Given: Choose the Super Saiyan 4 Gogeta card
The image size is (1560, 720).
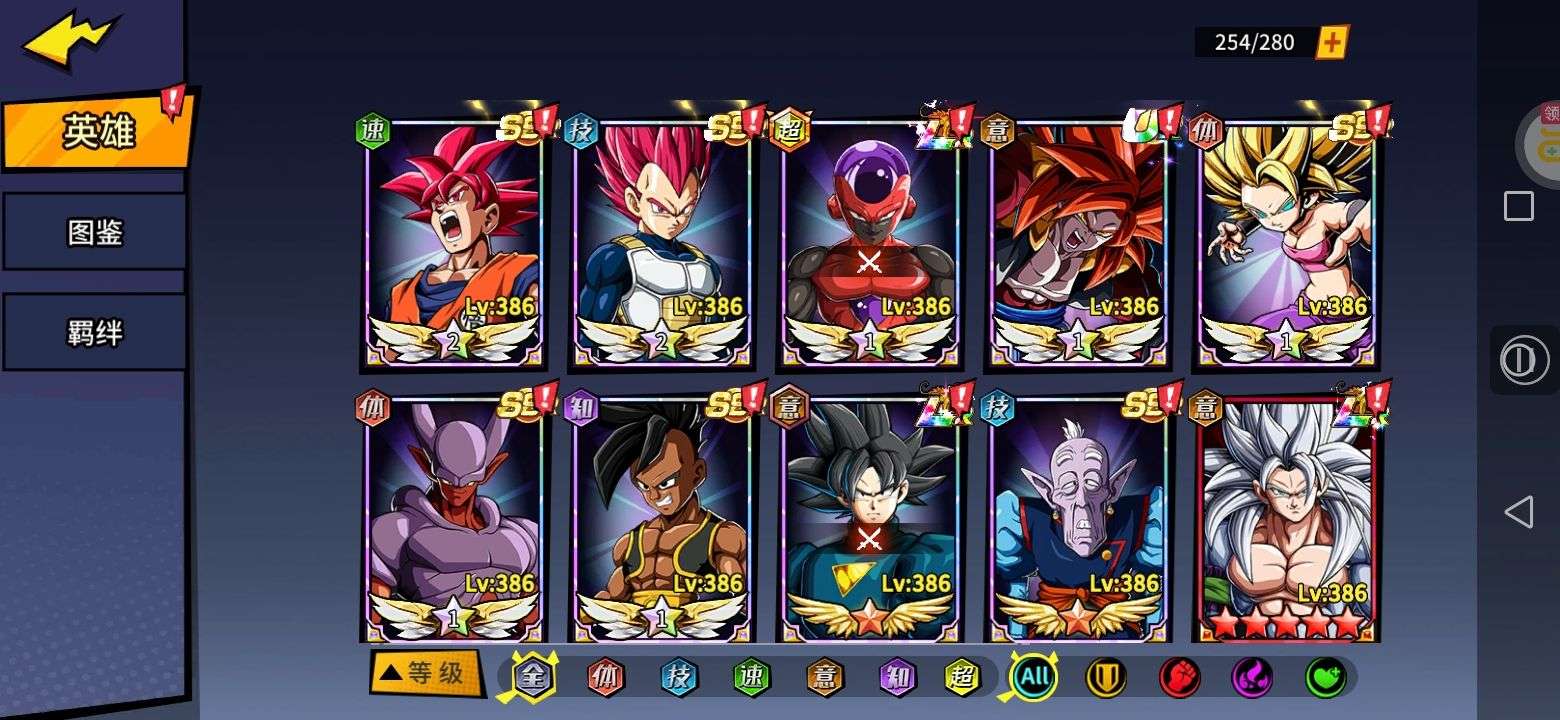Looking at the screenshot, I should coord(1077,240).
